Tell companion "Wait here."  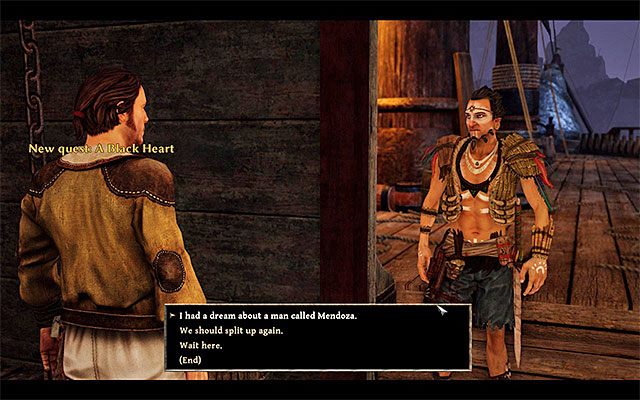(x=202, y=344)
